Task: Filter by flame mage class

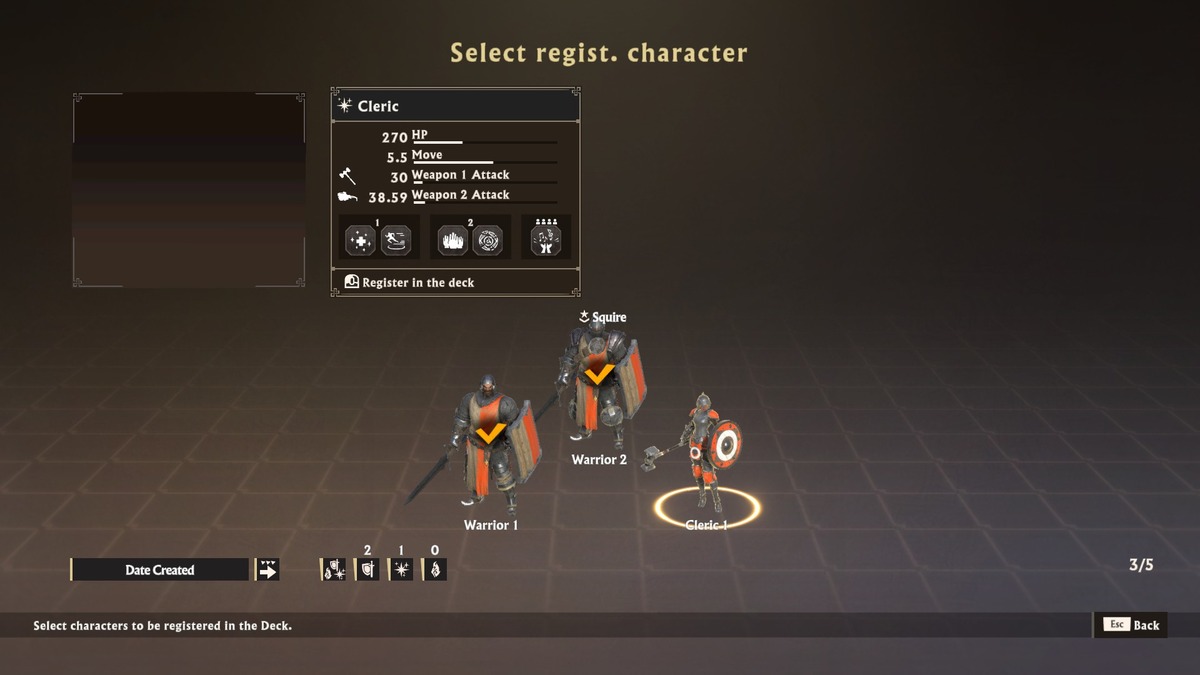Action: pos(435,570)
